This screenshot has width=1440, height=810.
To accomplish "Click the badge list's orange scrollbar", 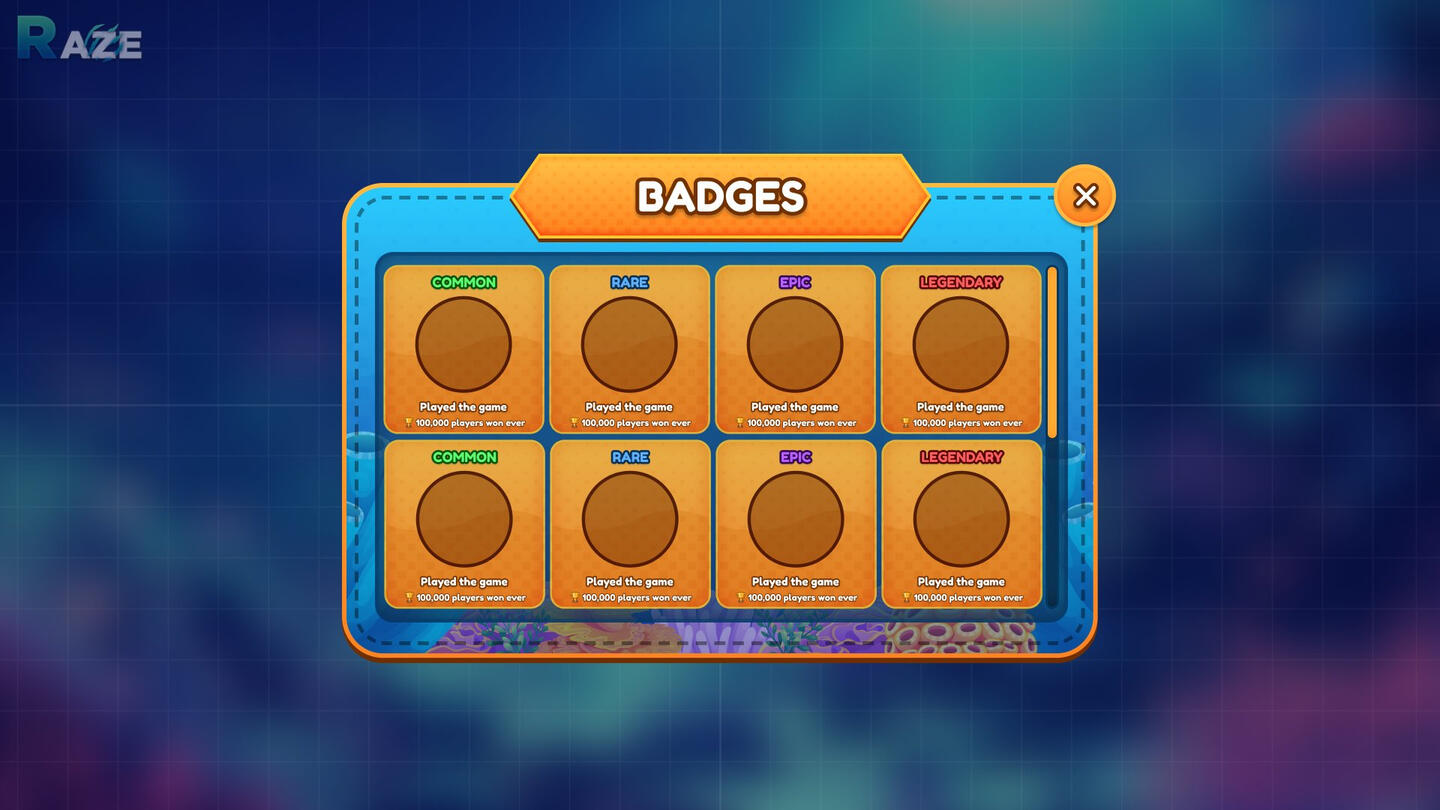I will [x=1052, y=351].
